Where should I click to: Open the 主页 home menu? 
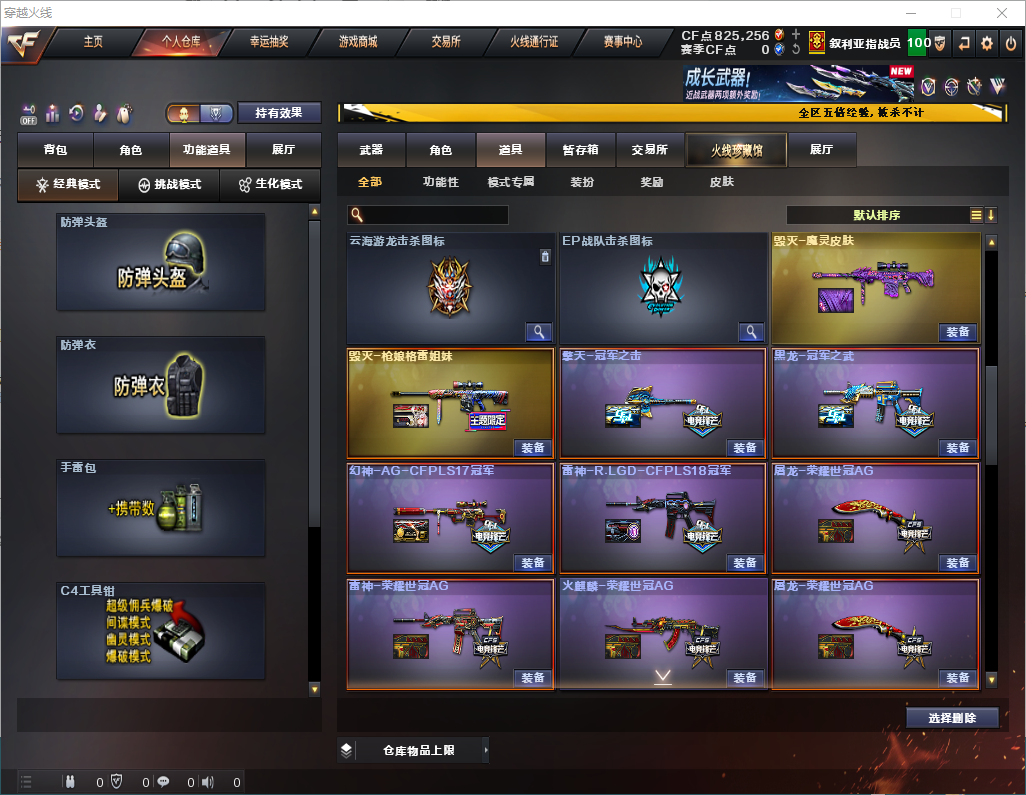click(x=93, y=42)
